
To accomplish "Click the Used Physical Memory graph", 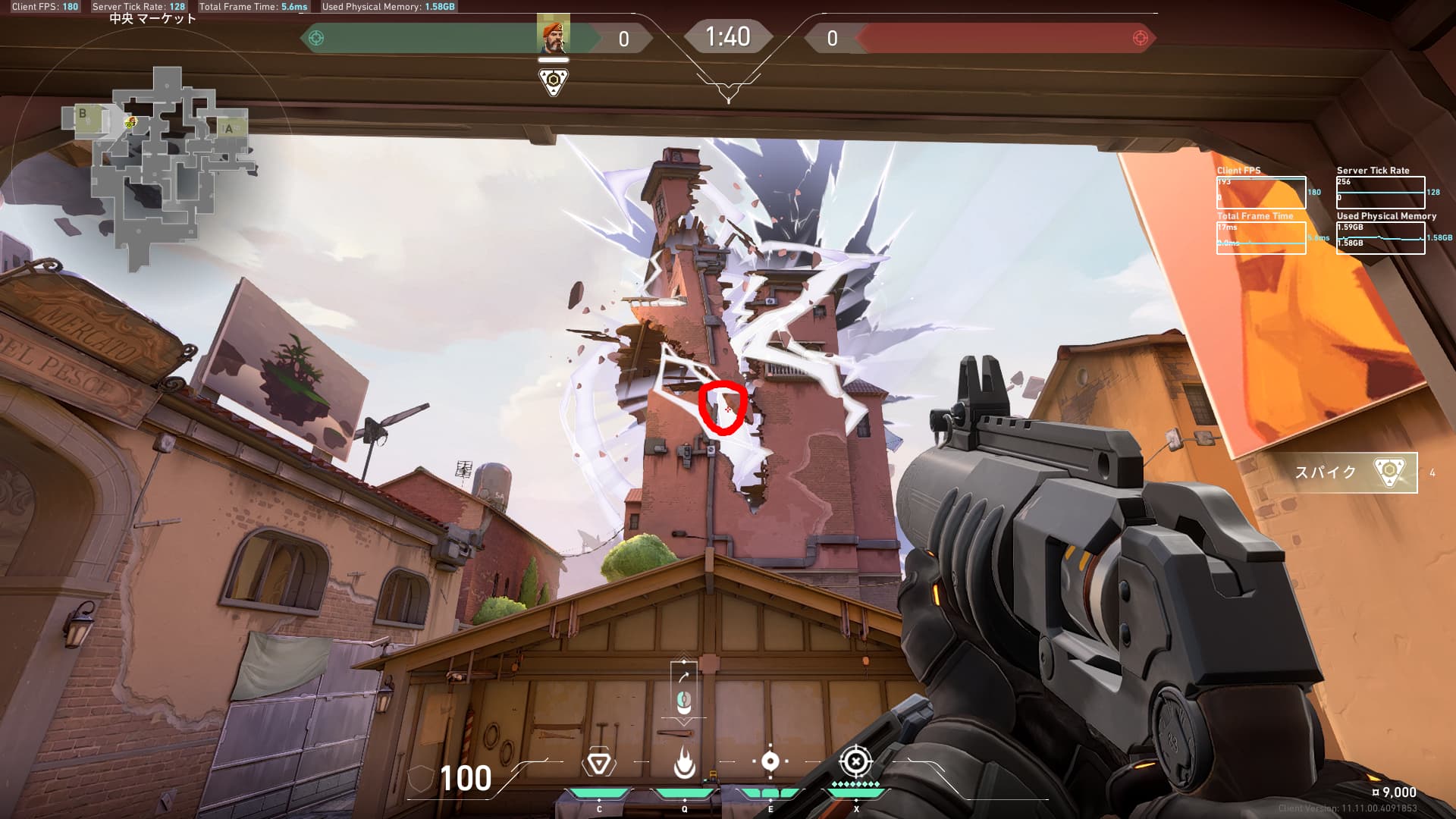I will [1380, 238].
